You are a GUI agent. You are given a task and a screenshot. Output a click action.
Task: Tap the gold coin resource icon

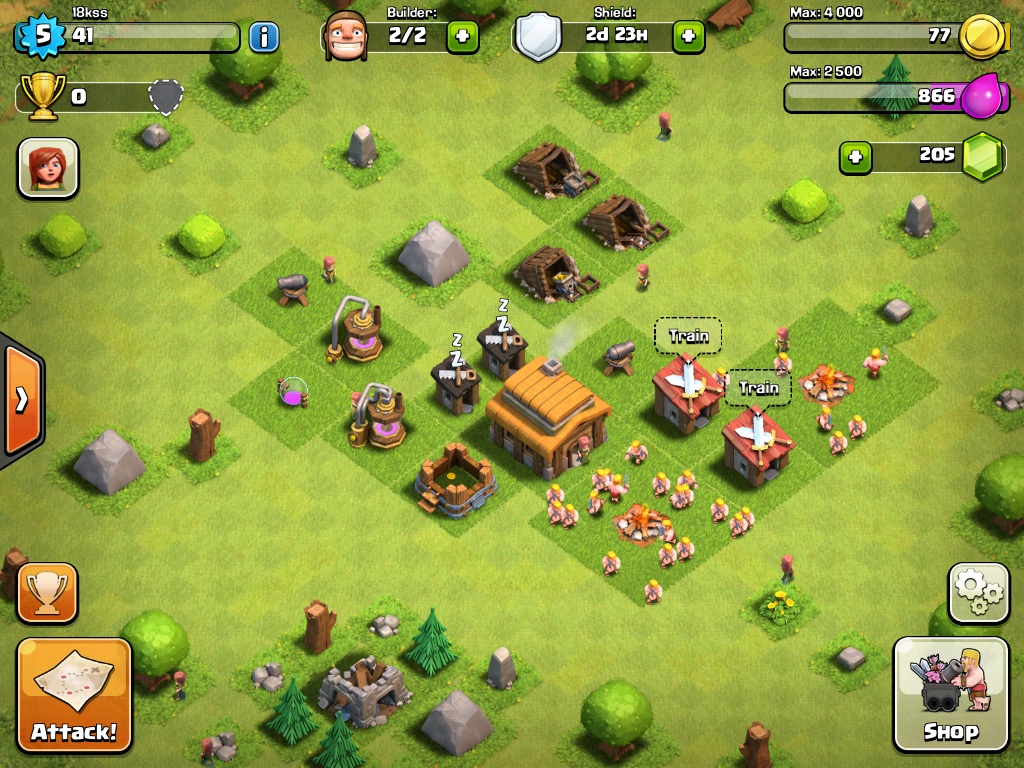pyautogui.click(x=981, y=37)
